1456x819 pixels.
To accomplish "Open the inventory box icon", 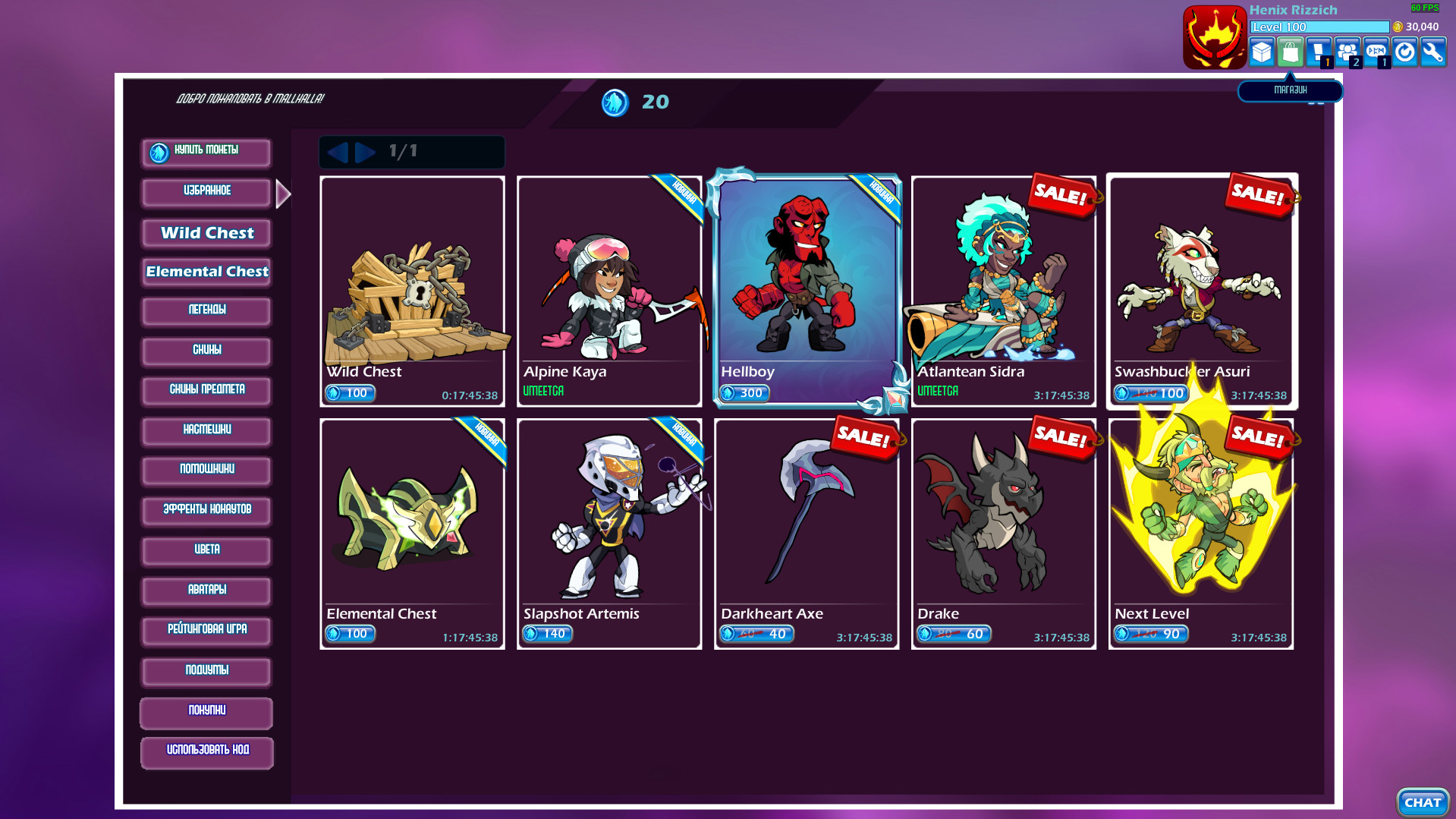I will (1262, 52).
